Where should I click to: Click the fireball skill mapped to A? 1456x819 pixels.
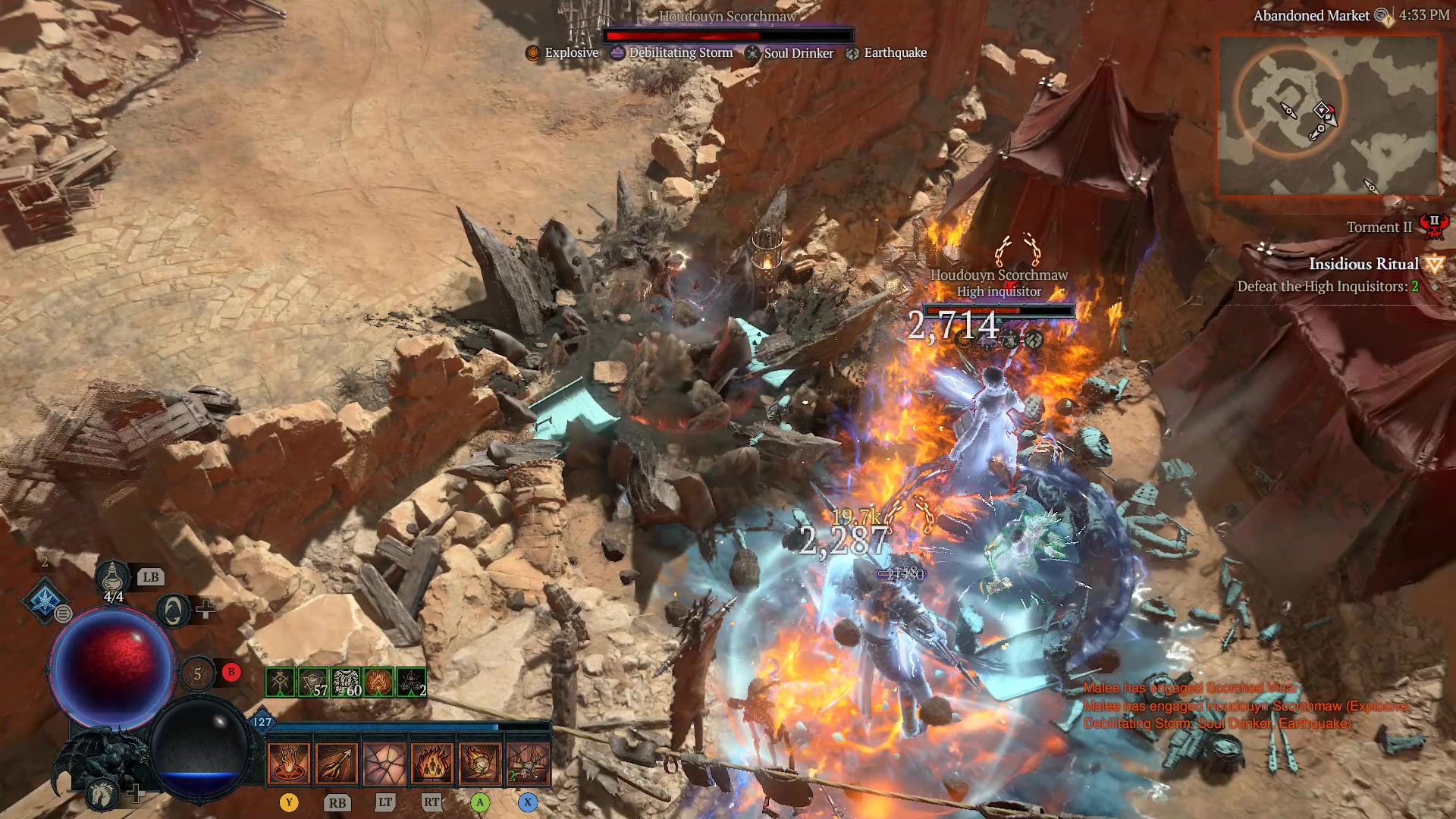(481, 762)
